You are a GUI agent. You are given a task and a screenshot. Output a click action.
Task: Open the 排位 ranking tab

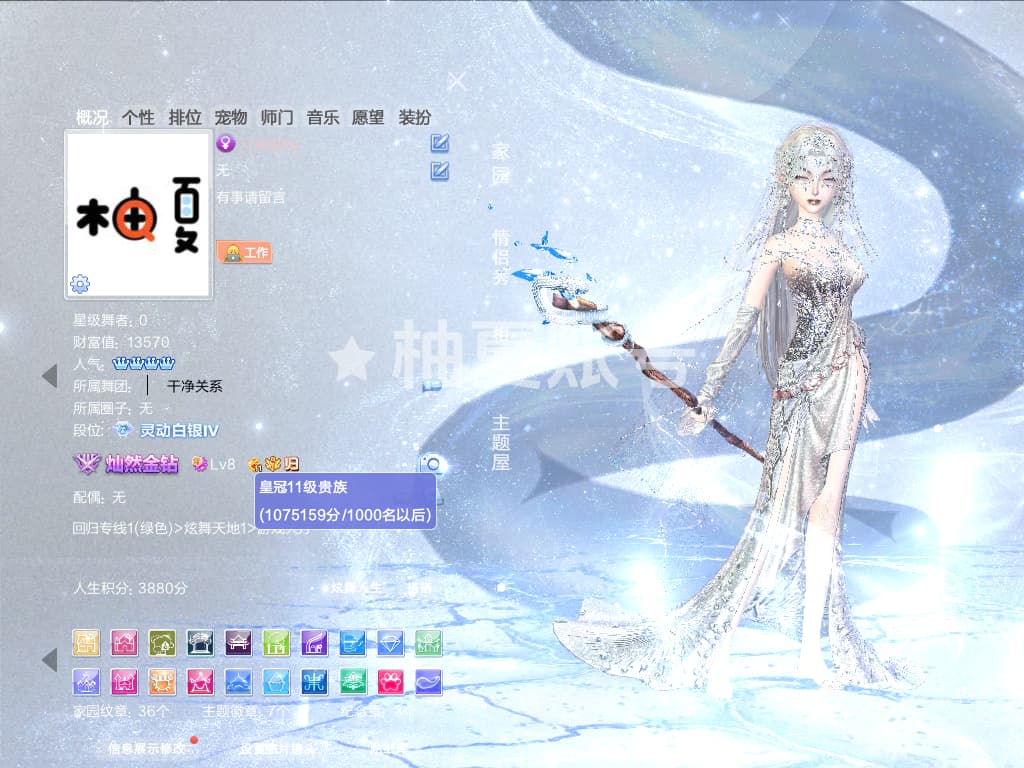(185, 117)
